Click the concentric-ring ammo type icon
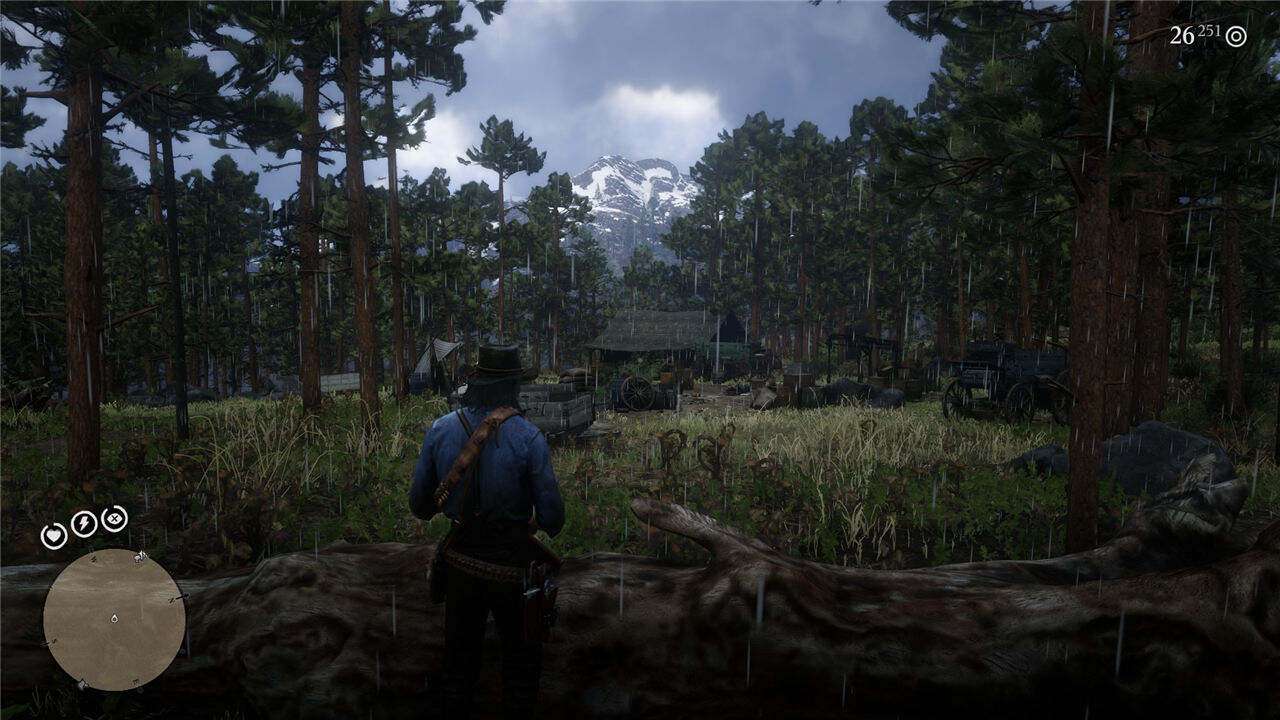The width and height of the screenshot is (1280, 720). (1236, 36)
